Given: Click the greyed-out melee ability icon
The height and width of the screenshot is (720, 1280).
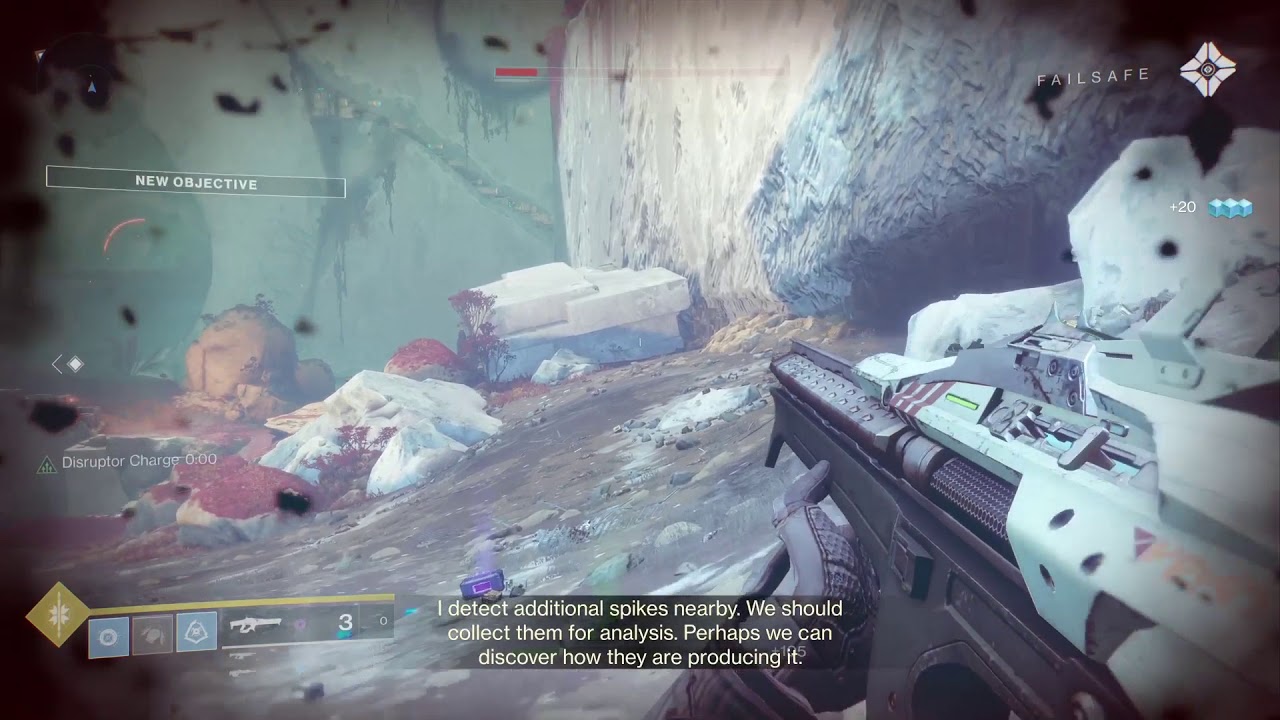Looking at the screenshot, I should click(153, 634).
